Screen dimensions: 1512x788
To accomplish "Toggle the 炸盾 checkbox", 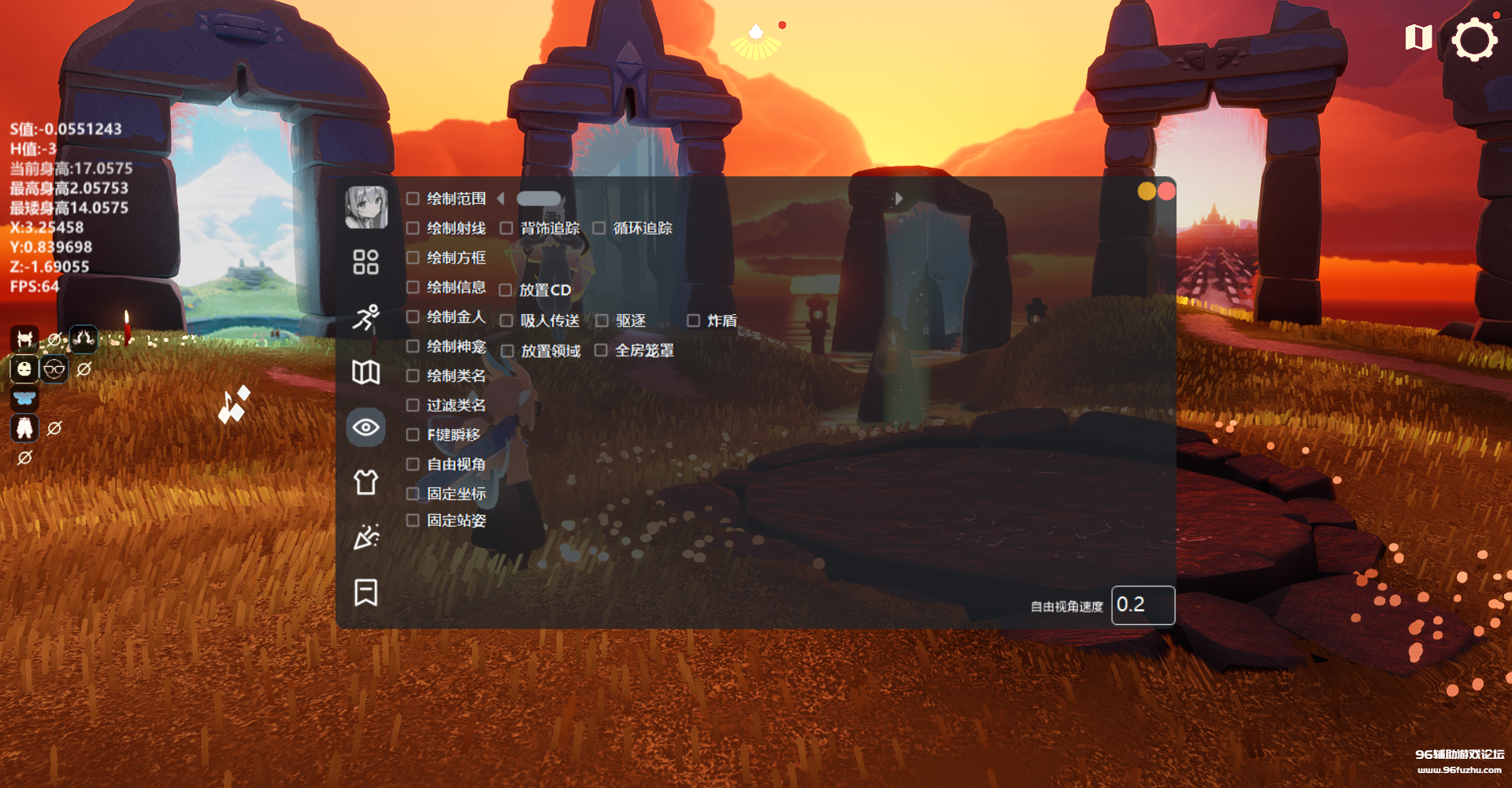I will [694, 320].
